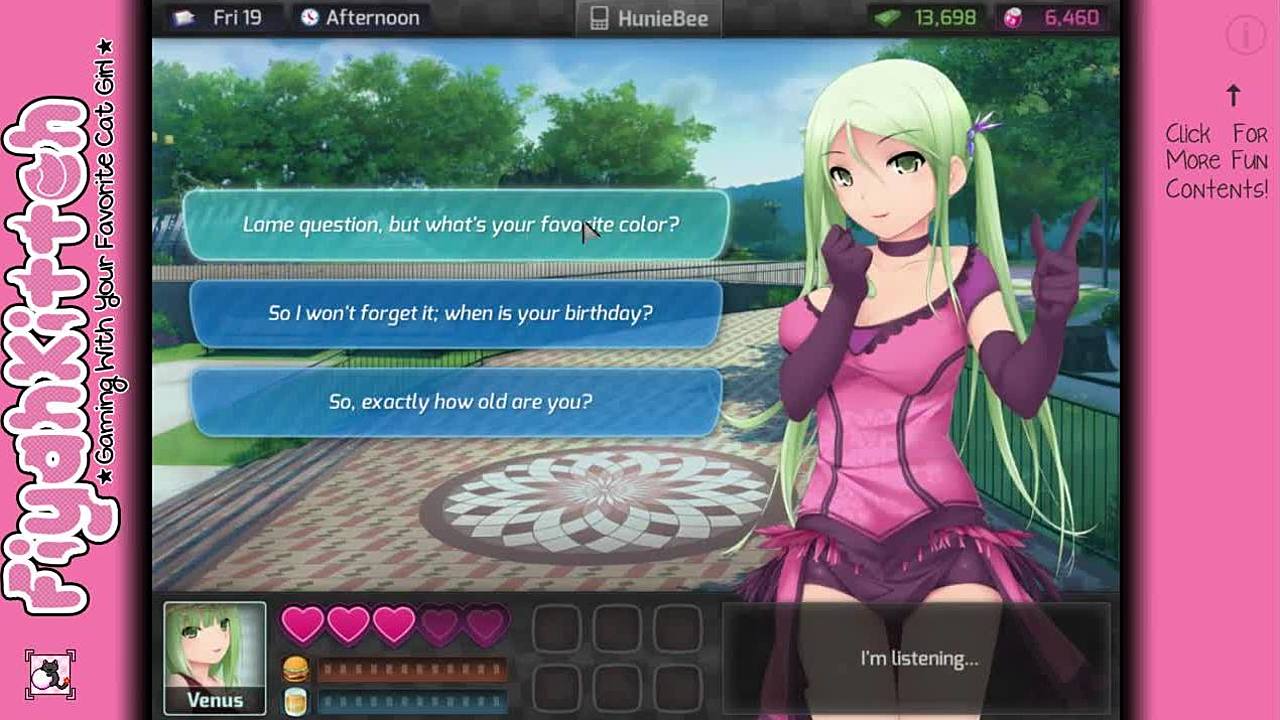Choose the birthday question option
Viewport: 1280px width, 720px height.
456,313
